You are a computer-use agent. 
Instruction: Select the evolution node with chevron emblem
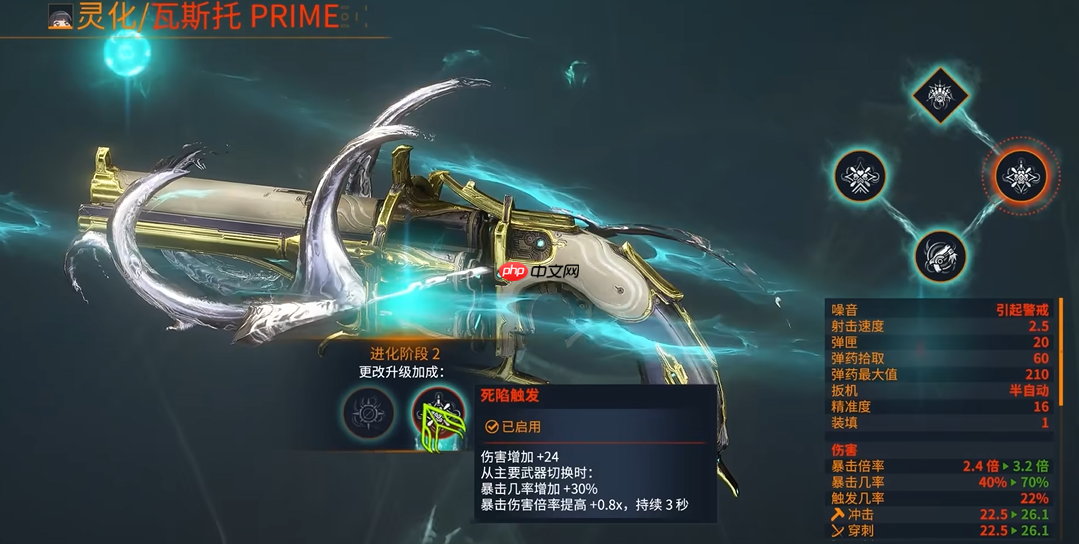tap(860, 177)
